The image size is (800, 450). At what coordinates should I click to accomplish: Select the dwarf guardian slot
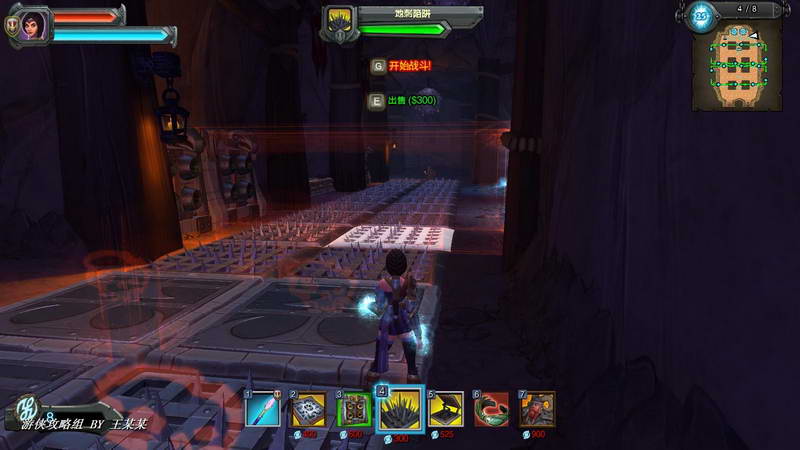537,410
